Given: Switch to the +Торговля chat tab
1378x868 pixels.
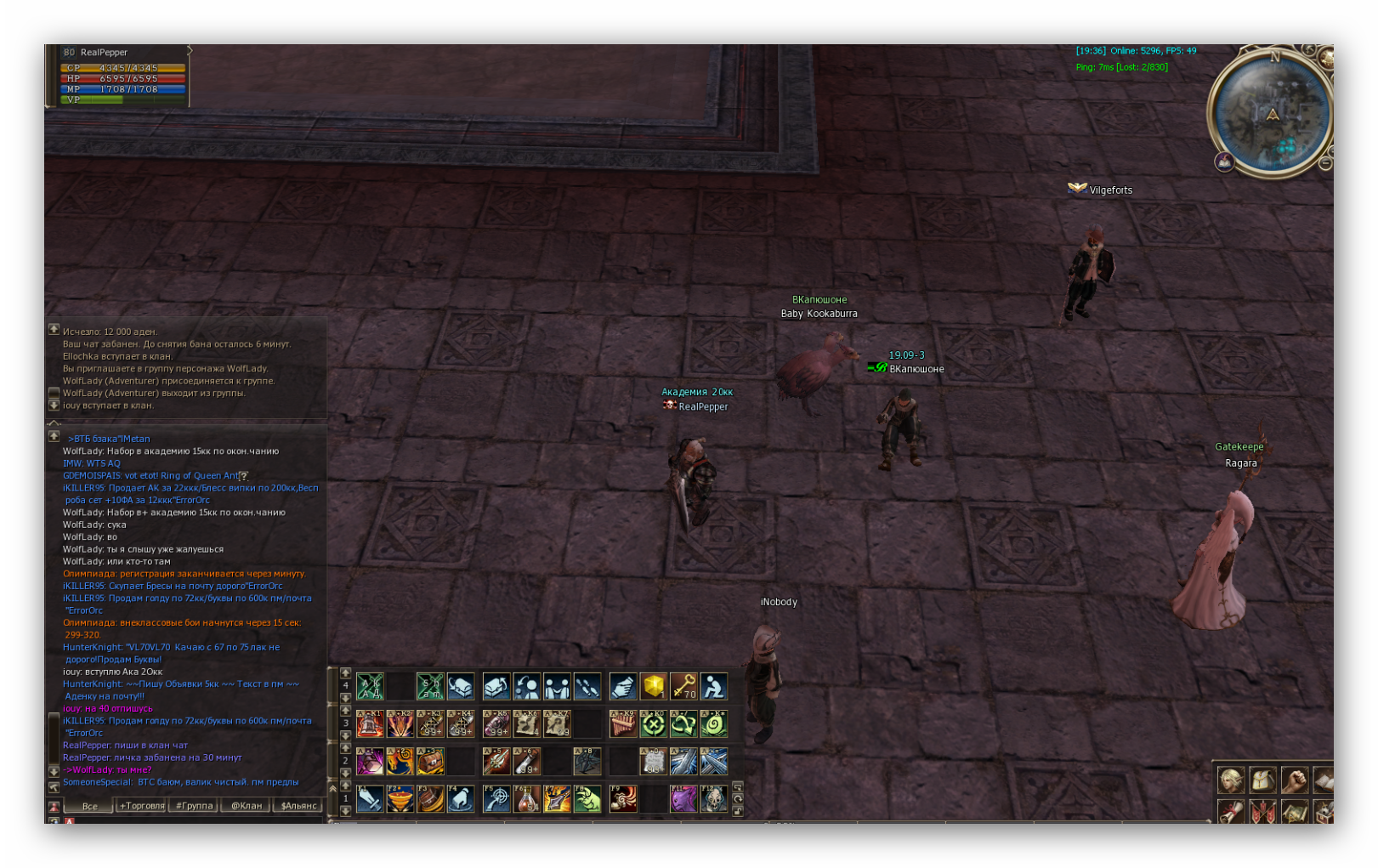Looking at the screenshot, I should click(141, 805).
